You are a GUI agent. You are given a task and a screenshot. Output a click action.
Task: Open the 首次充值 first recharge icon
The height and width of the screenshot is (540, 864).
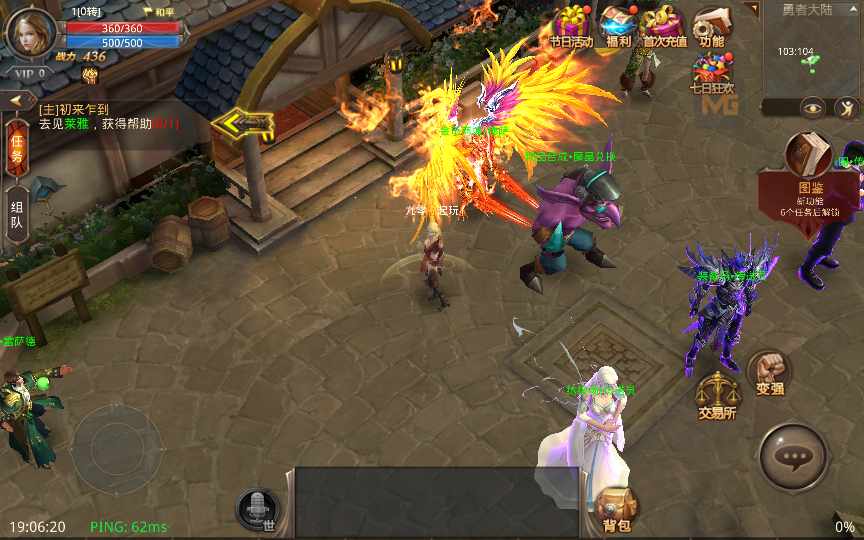[665, 26]
